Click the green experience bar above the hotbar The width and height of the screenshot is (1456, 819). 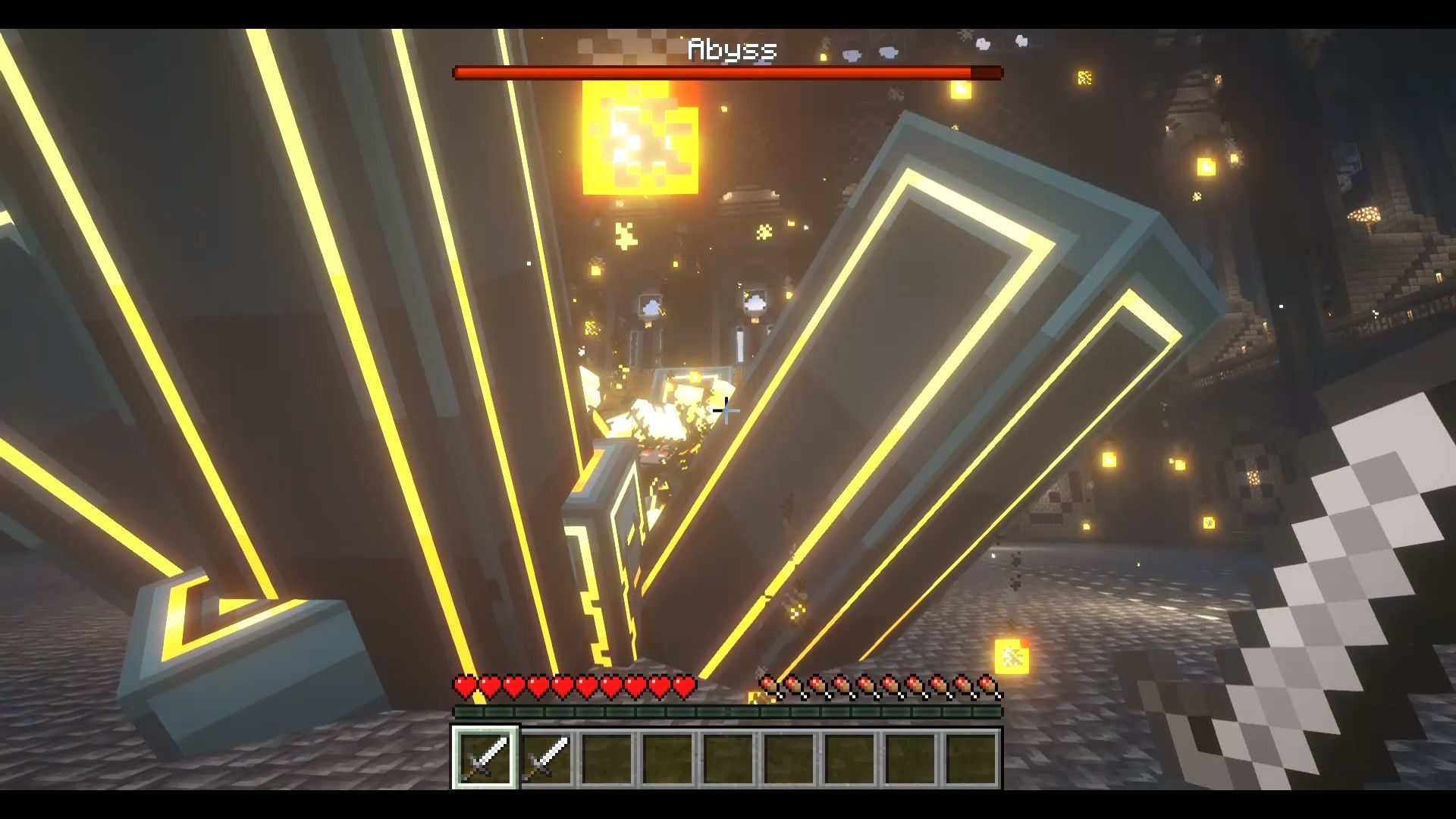pos(728,714)
